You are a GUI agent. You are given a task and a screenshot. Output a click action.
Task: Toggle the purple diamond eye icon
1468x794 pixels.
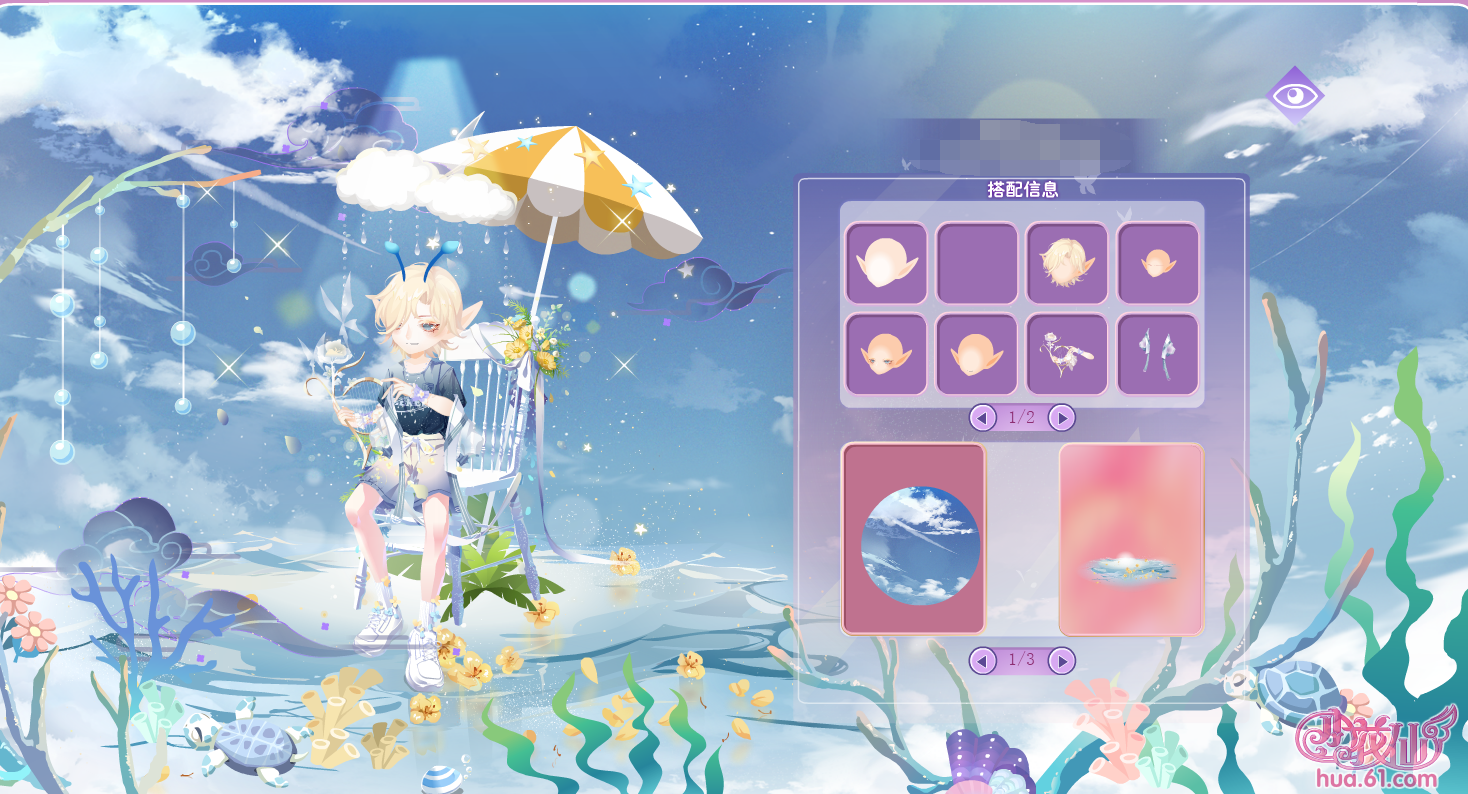pos(1295,96)
